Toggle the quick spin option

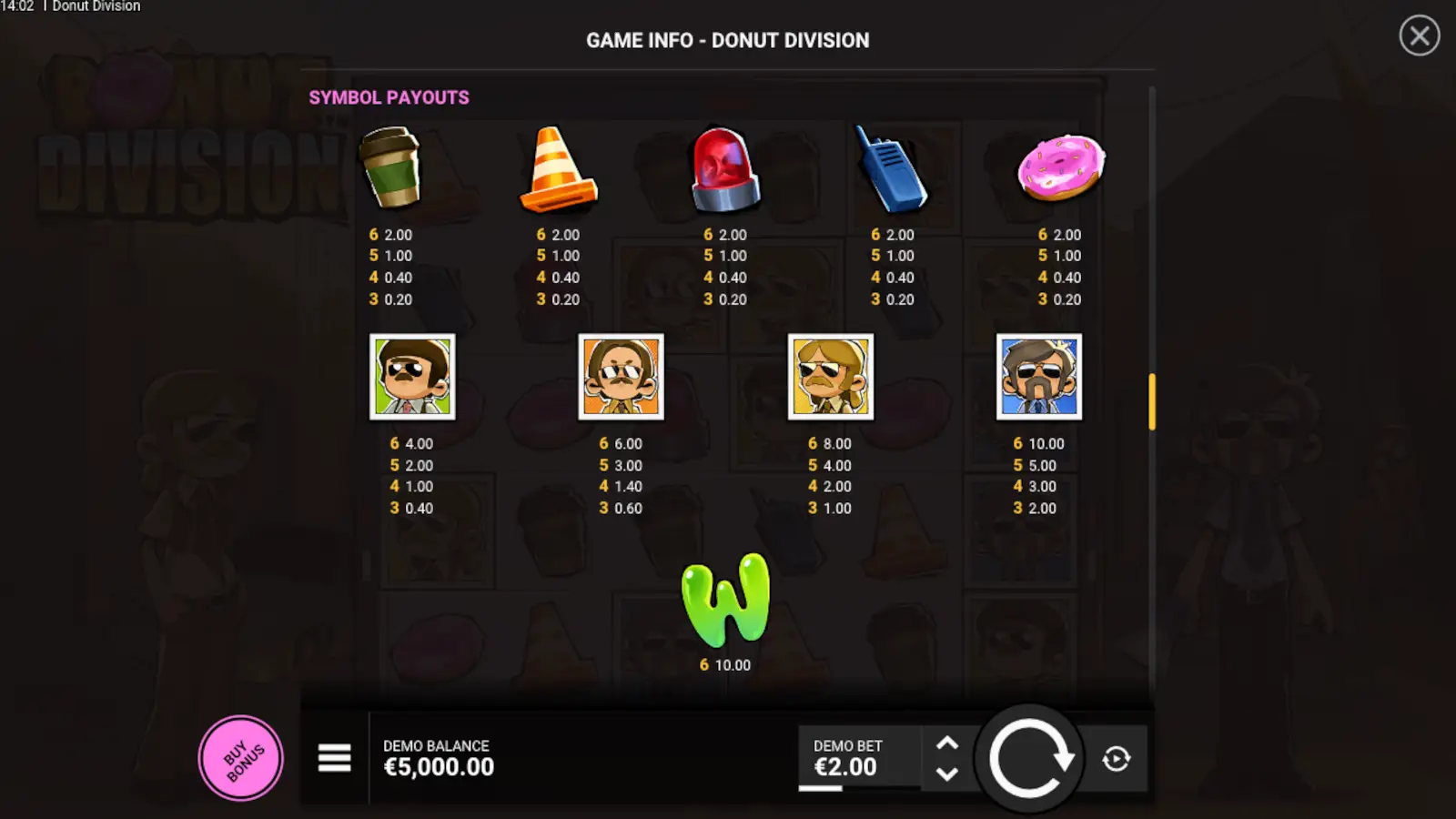click(1117, 758)
